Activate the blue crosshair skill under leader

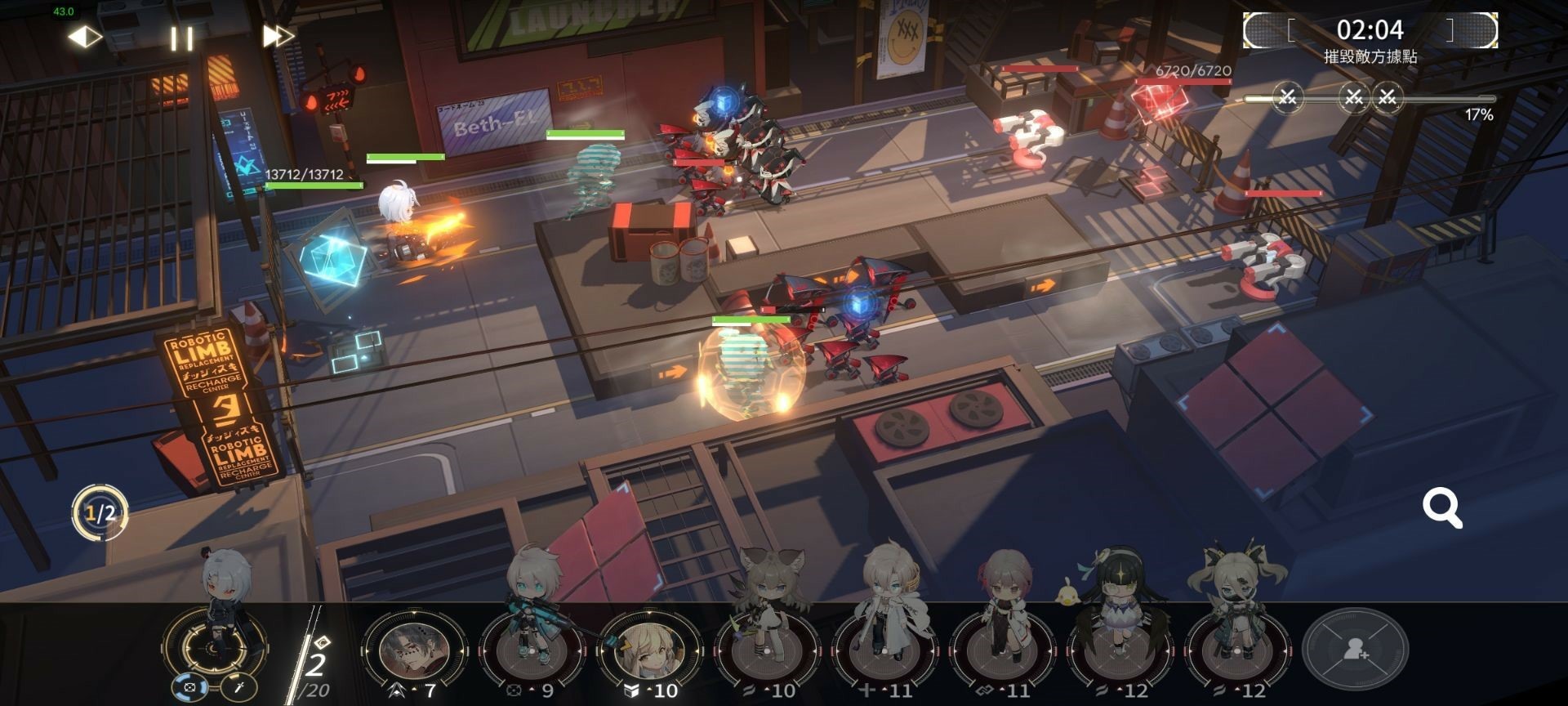(x=189, y=688)
